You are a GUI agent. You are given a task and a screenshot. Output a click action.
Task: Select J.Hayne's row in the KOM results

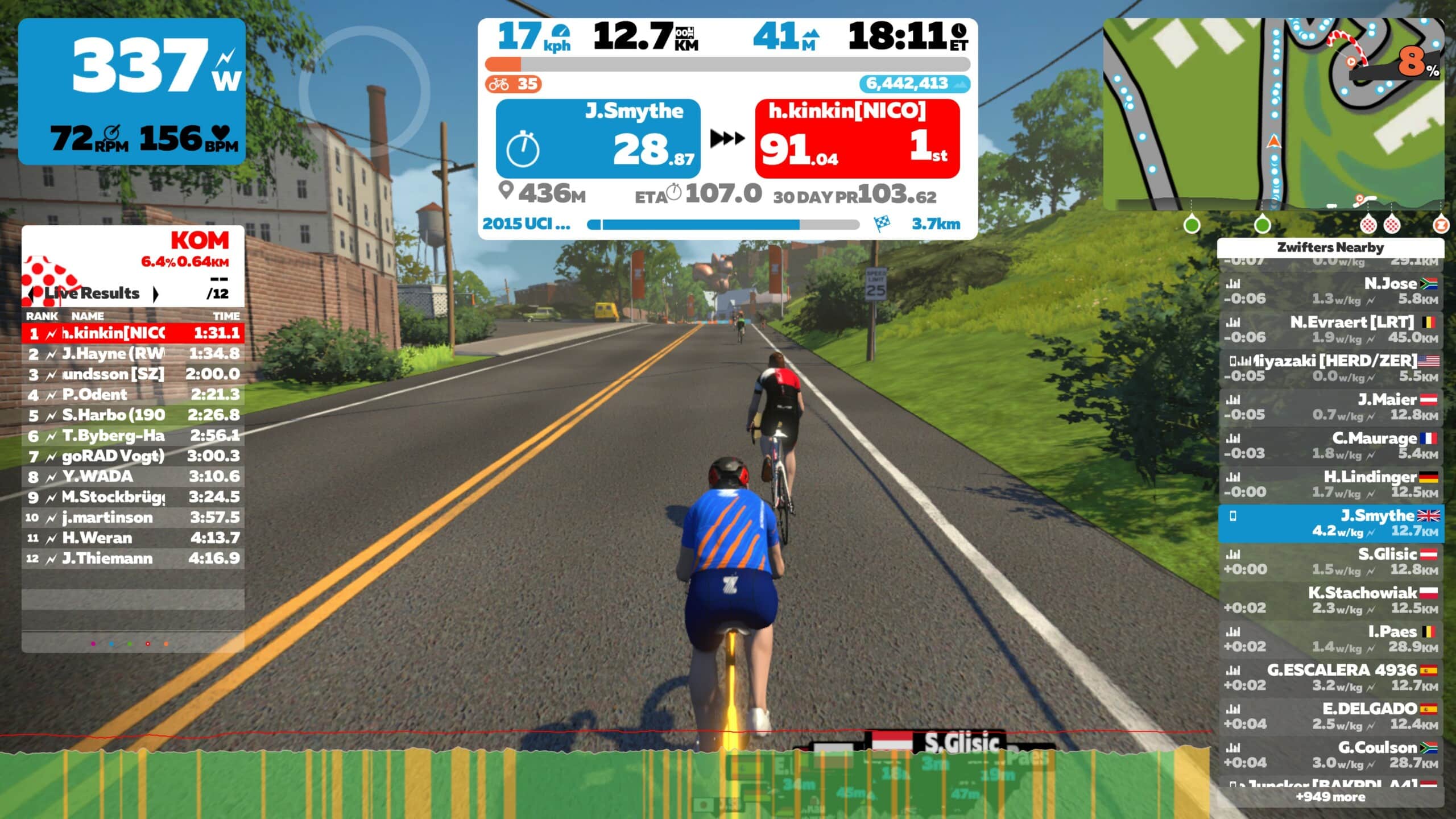coord(133,354)
